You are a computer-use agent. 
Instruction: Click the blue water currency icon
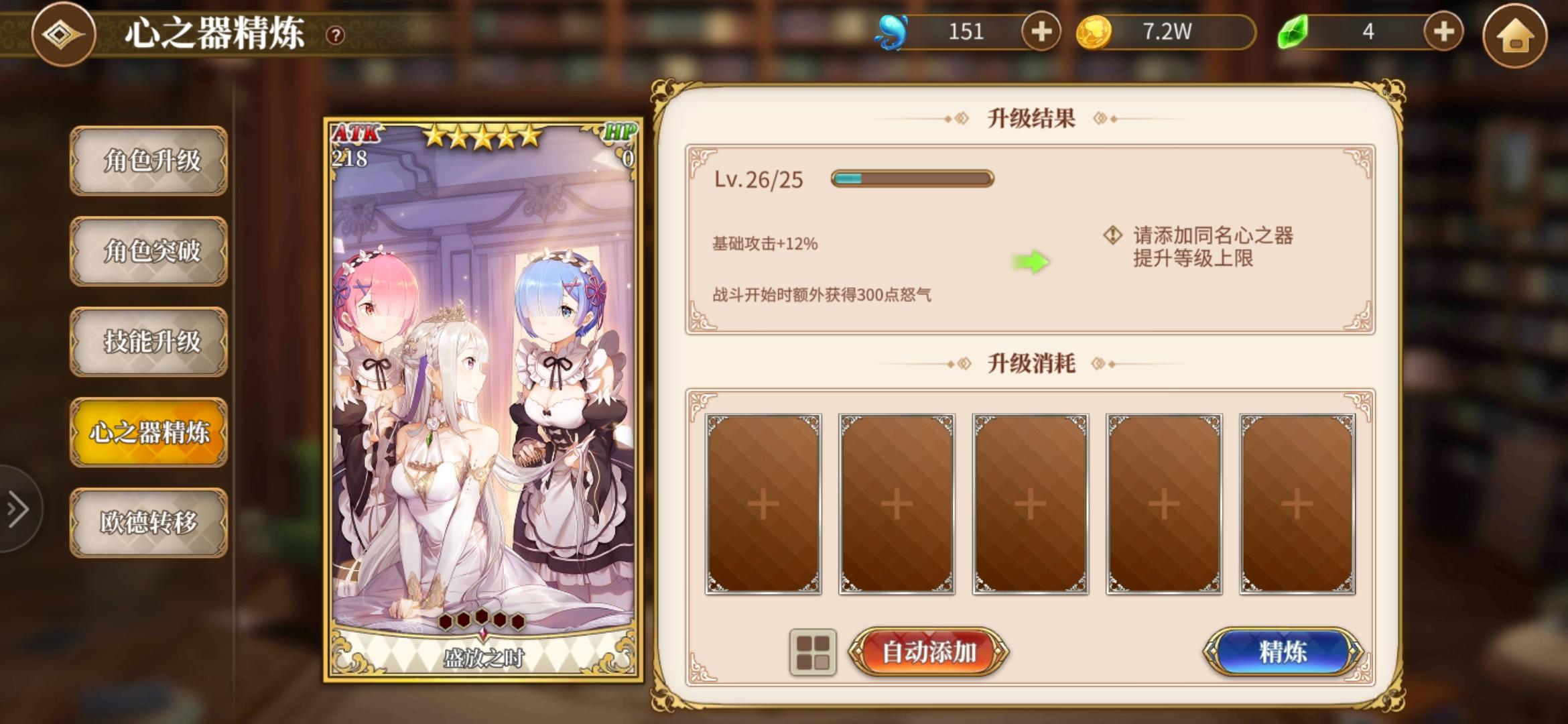[891, 30]
